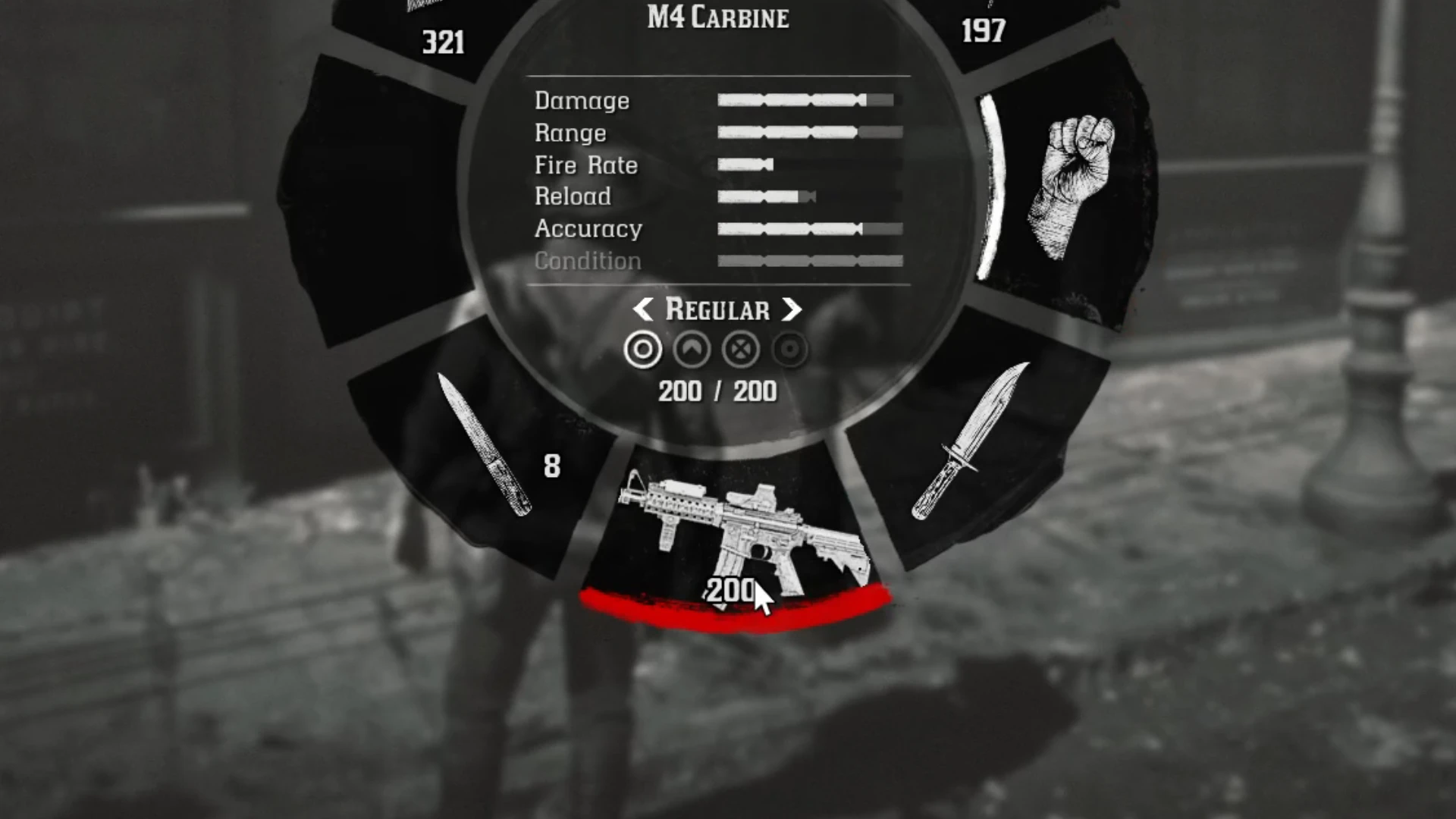Viewport: 1456px width, 819px height.
Task: Click the Regular ammo label
Action: (x=717, y=309)
